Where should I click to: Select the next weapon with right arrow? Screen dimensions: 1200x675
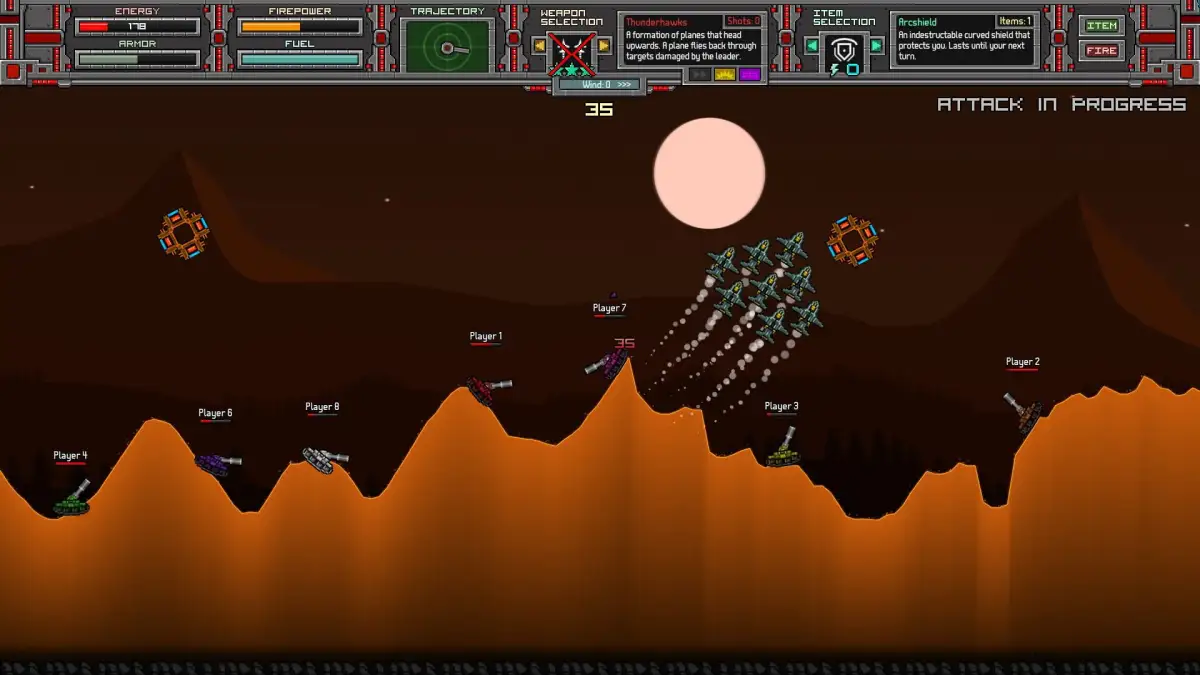[604, 46]
